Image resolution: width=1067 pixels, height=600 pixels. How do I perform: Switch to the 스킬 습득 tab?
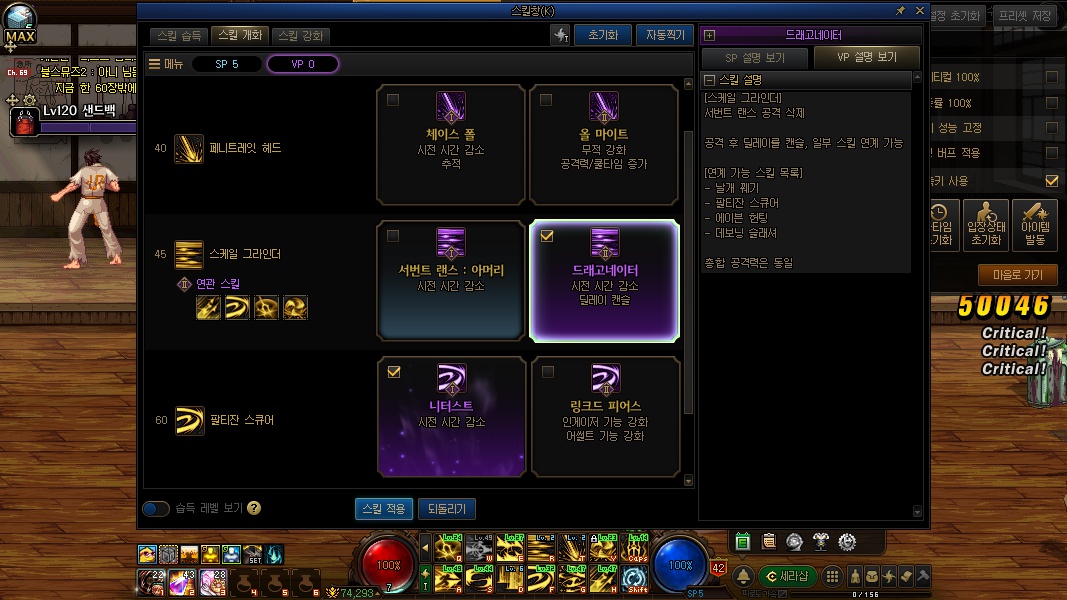click(x=180, y=35)
